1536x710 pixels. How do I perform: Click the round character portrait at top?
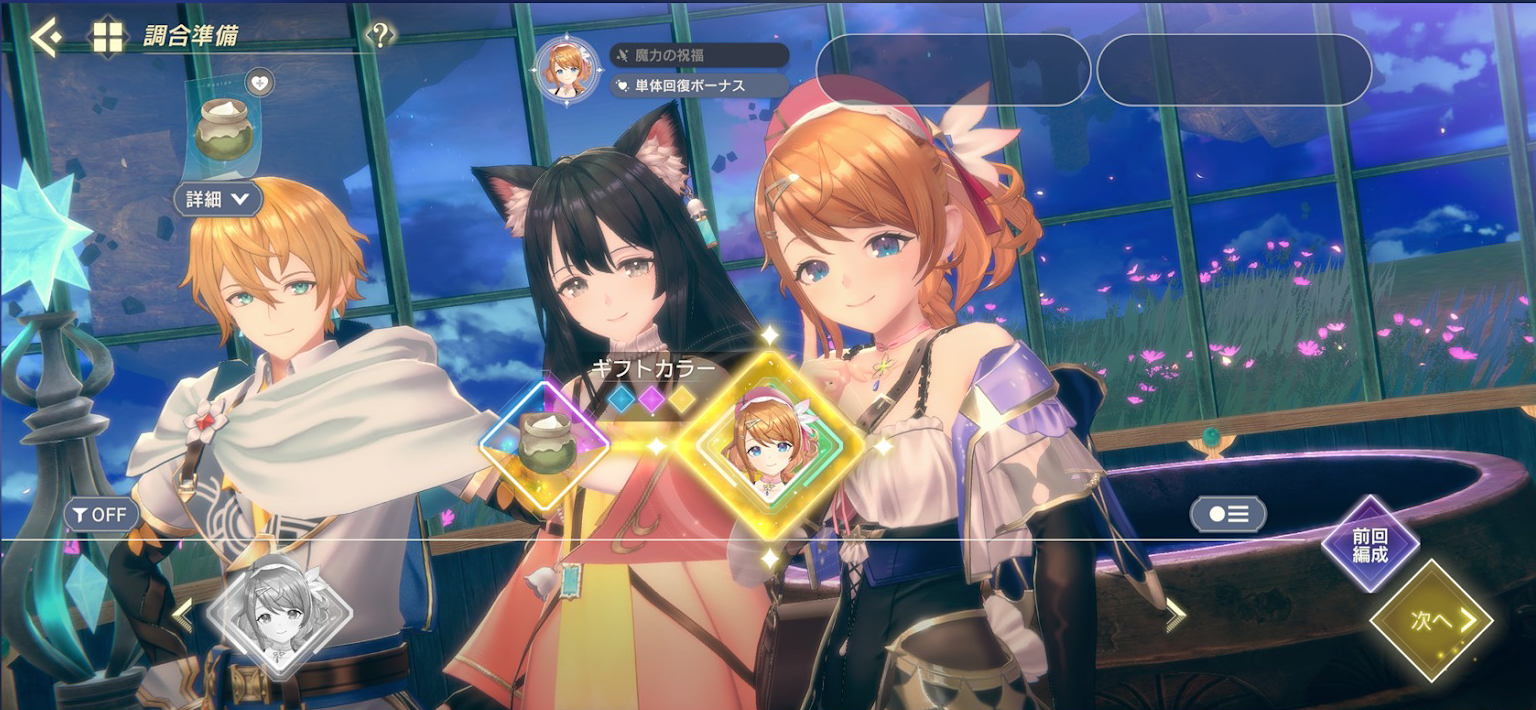point(567,69)
